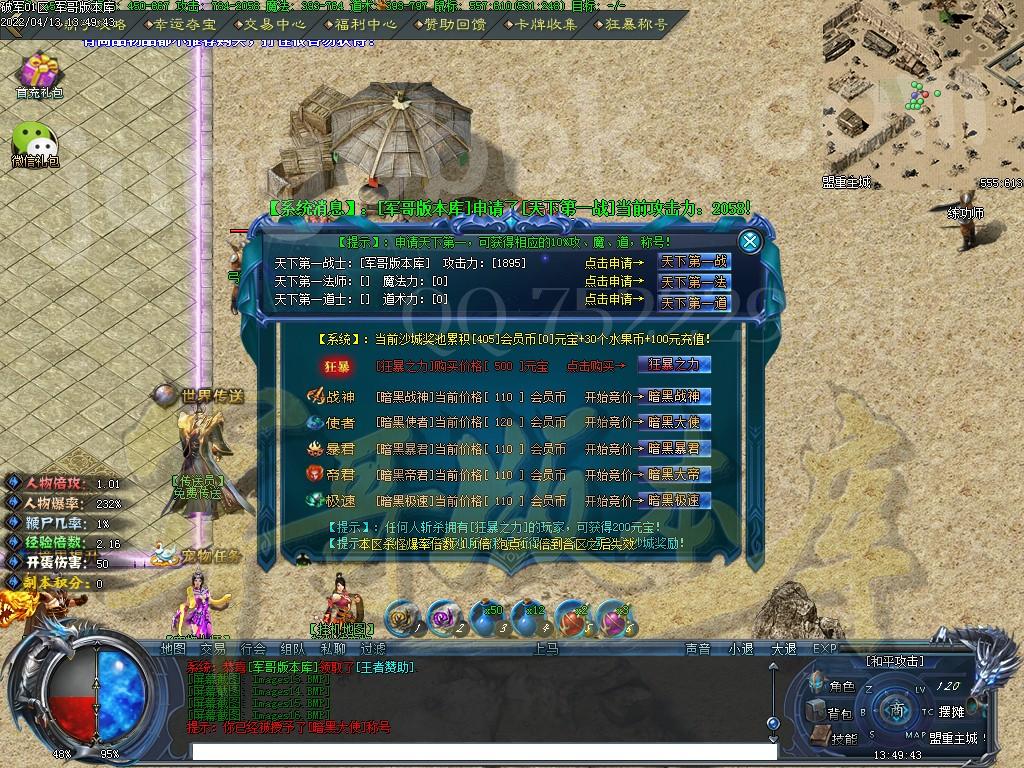
Task: Apply for 天下第一法 title
Action: point(693,282)
